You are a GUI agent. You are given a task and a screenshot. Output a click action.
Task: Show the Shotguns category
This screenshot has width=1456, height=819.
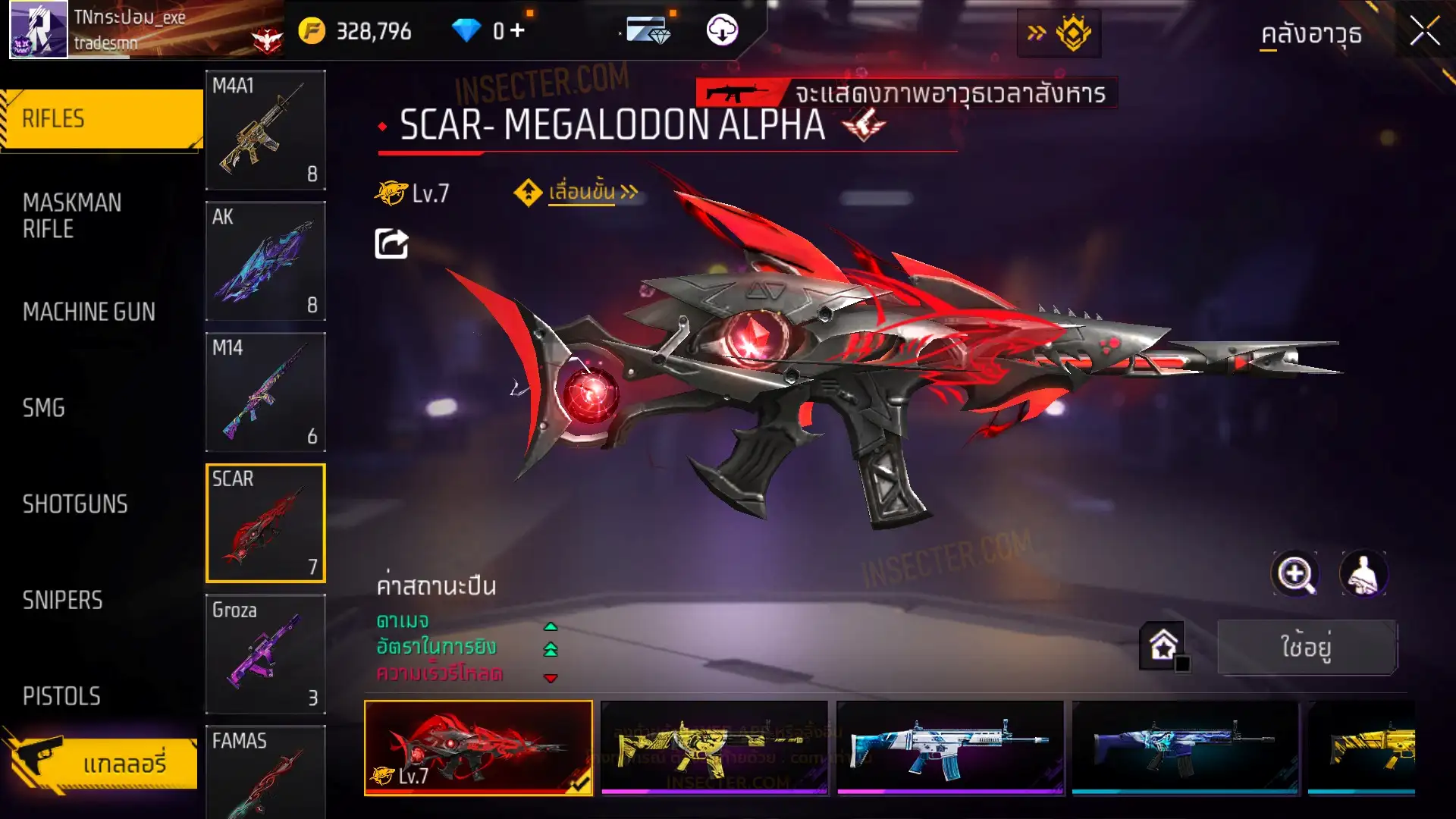point(75,504)
